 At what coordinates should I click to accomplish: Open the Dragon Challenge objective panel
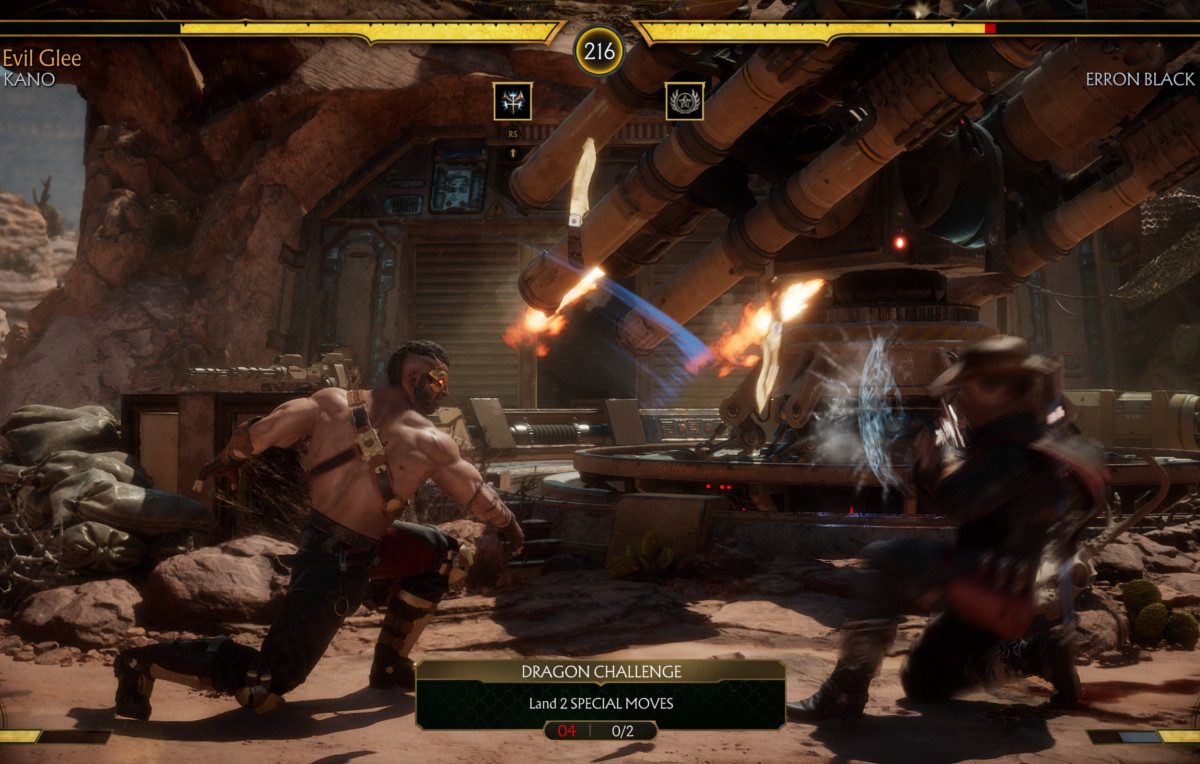[x=600, y=693]
